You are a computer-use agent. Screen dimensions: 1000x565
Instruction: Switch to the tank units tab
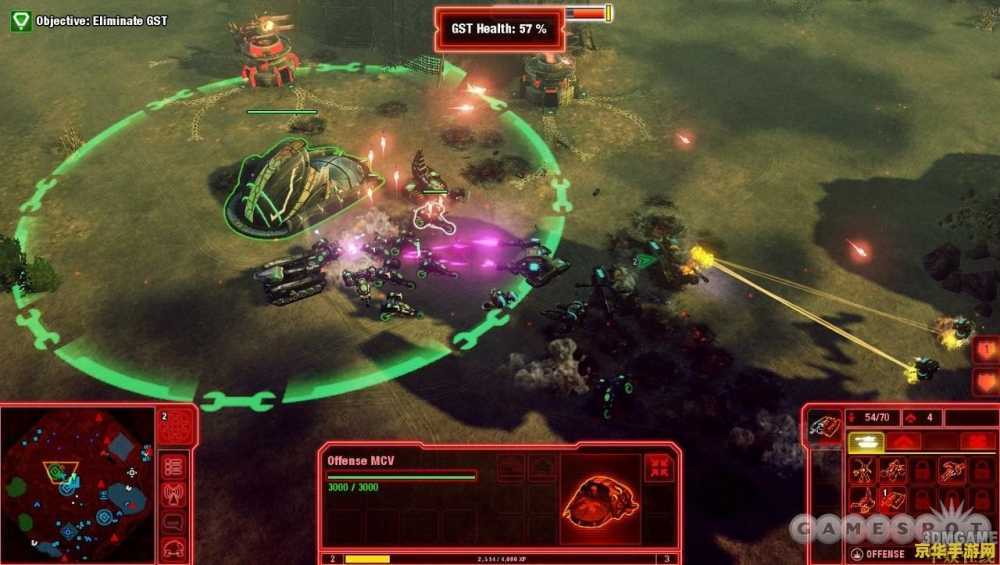tap(865, 441)
